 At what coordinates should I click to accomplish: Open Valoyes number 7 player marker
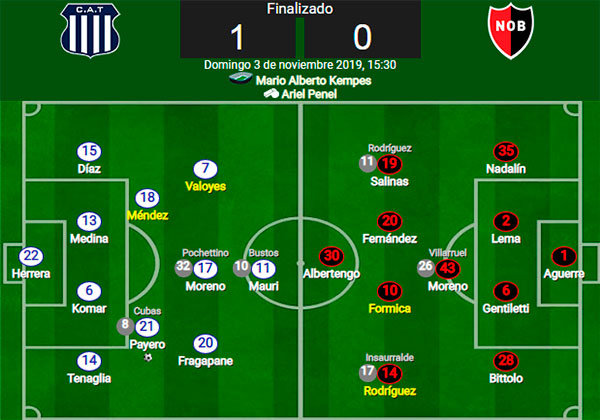(x=206, y=169)
